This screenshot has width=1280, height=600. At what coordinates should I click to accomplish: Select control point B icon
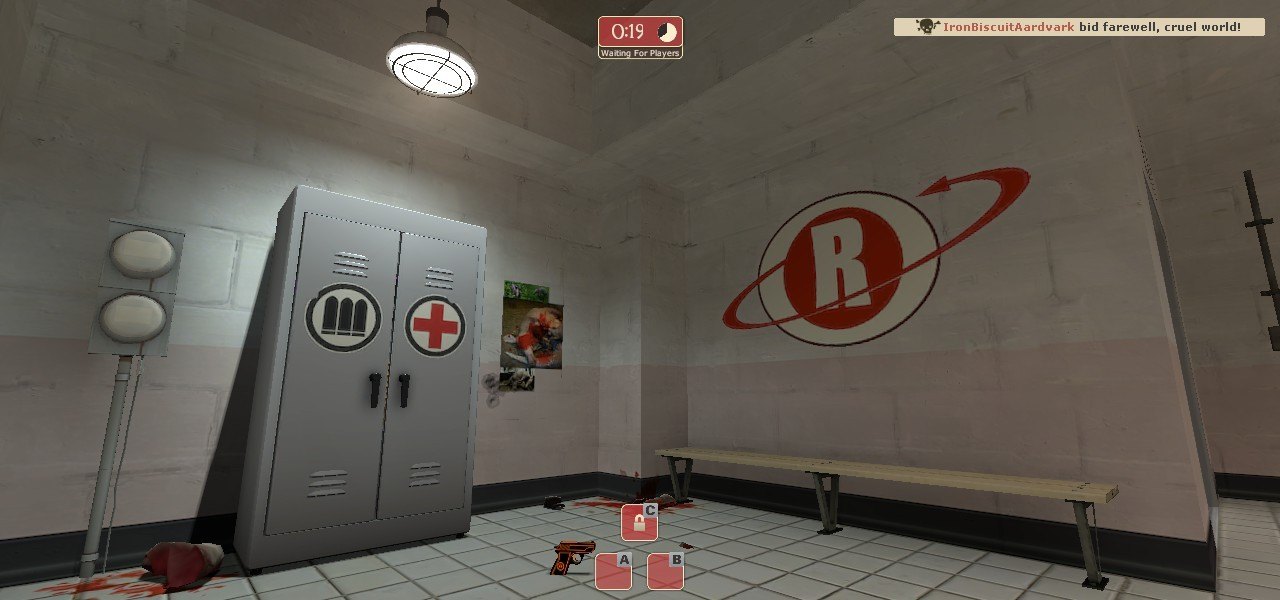665,571
